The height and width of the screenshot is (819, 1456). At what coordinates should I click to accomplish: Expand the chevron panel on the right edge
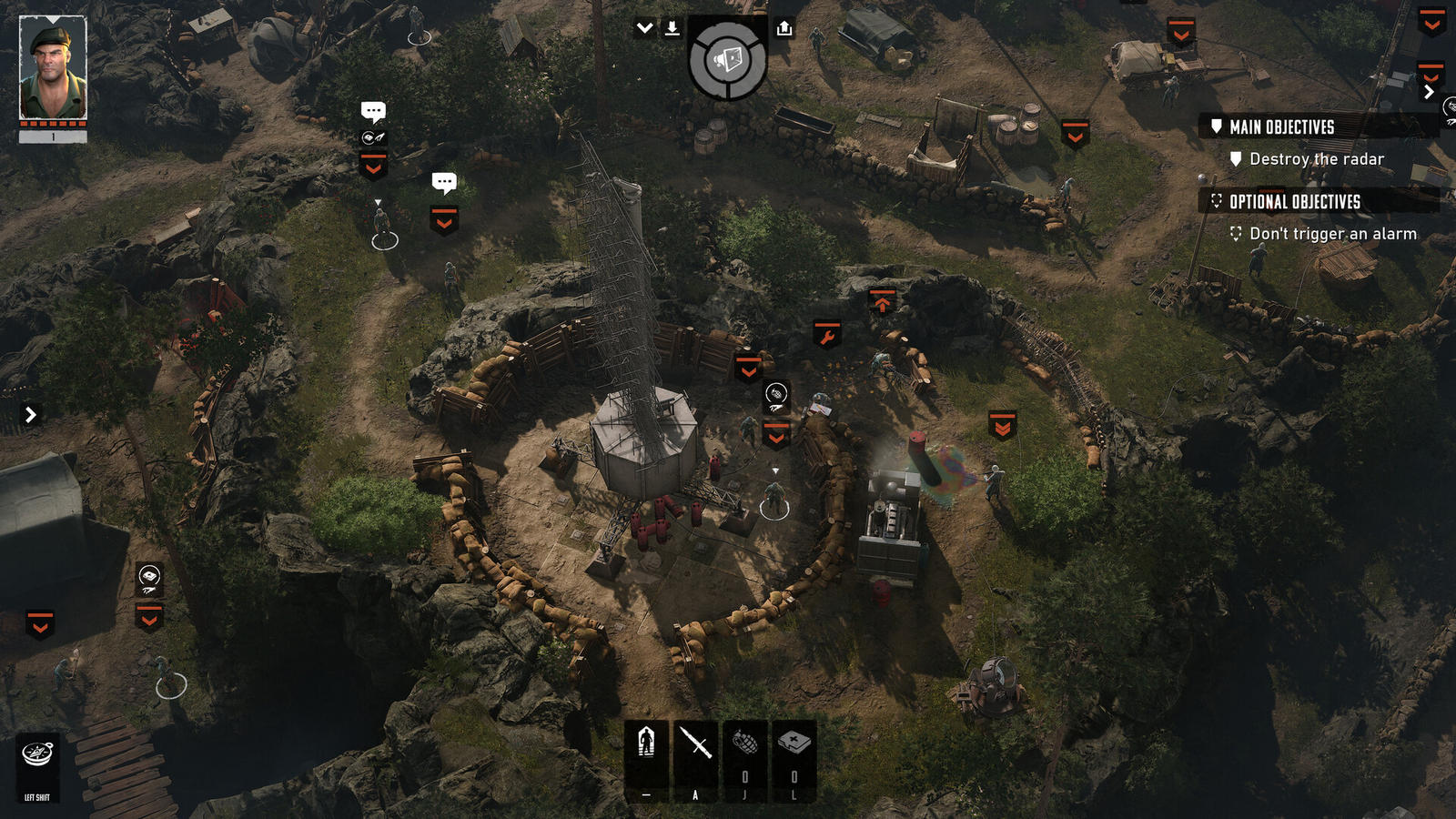1429,92
